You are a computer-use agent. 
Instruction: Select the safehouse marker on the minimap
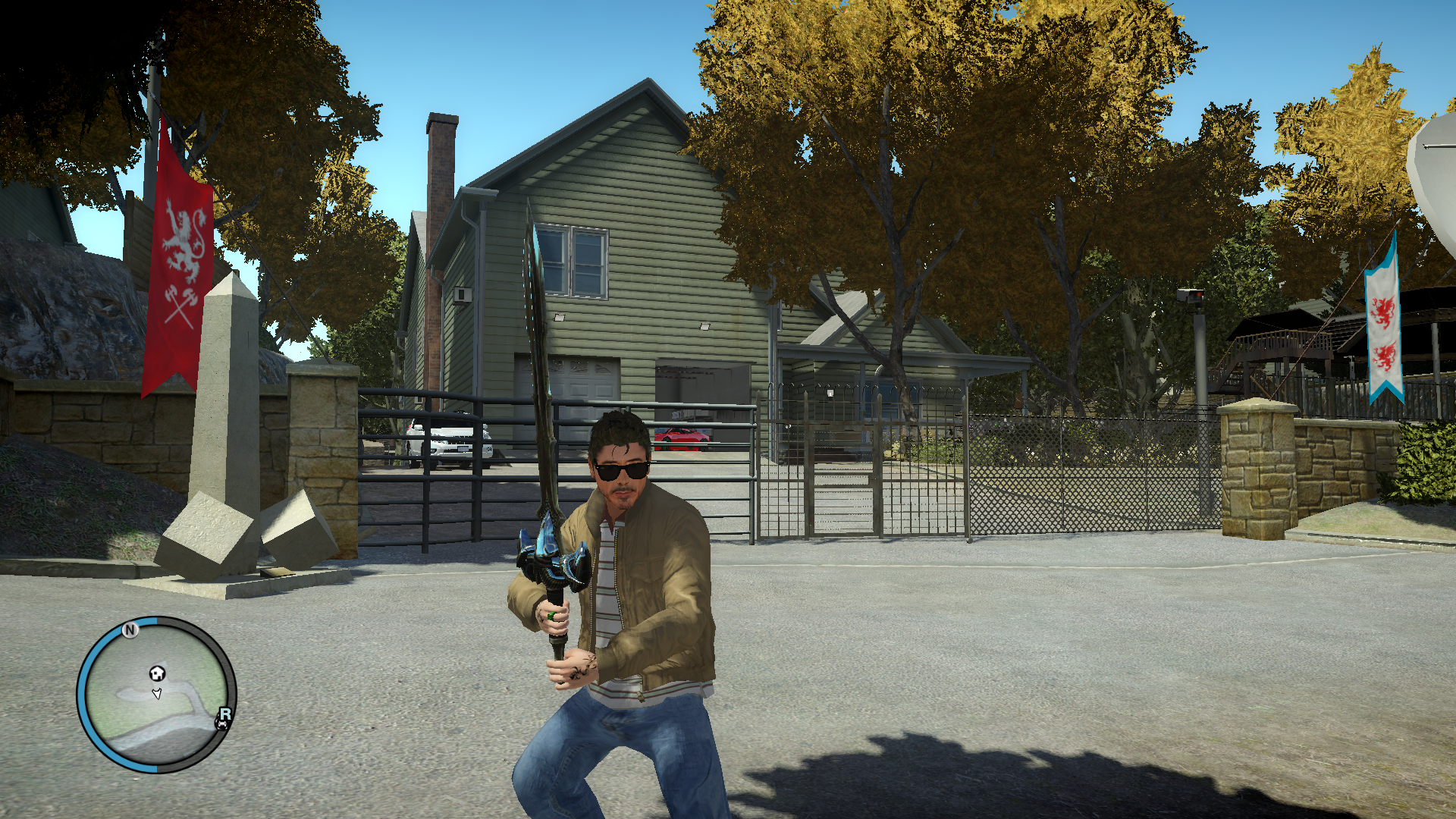tap(157, 673)
